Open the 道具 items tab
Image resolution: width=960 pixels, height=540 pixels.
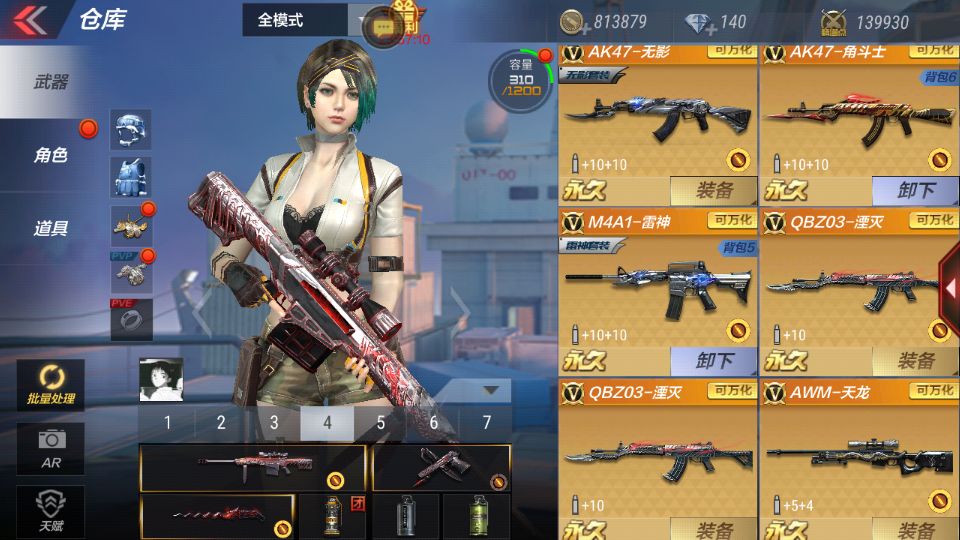click(x=51, y=228)
